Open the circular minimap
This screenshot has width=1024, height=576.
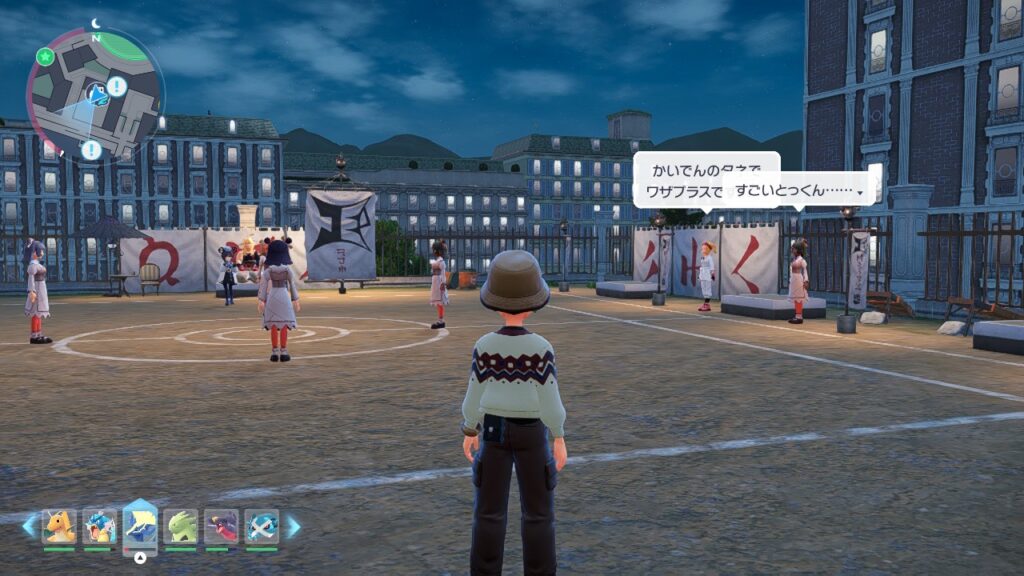[x=95, y=95]
